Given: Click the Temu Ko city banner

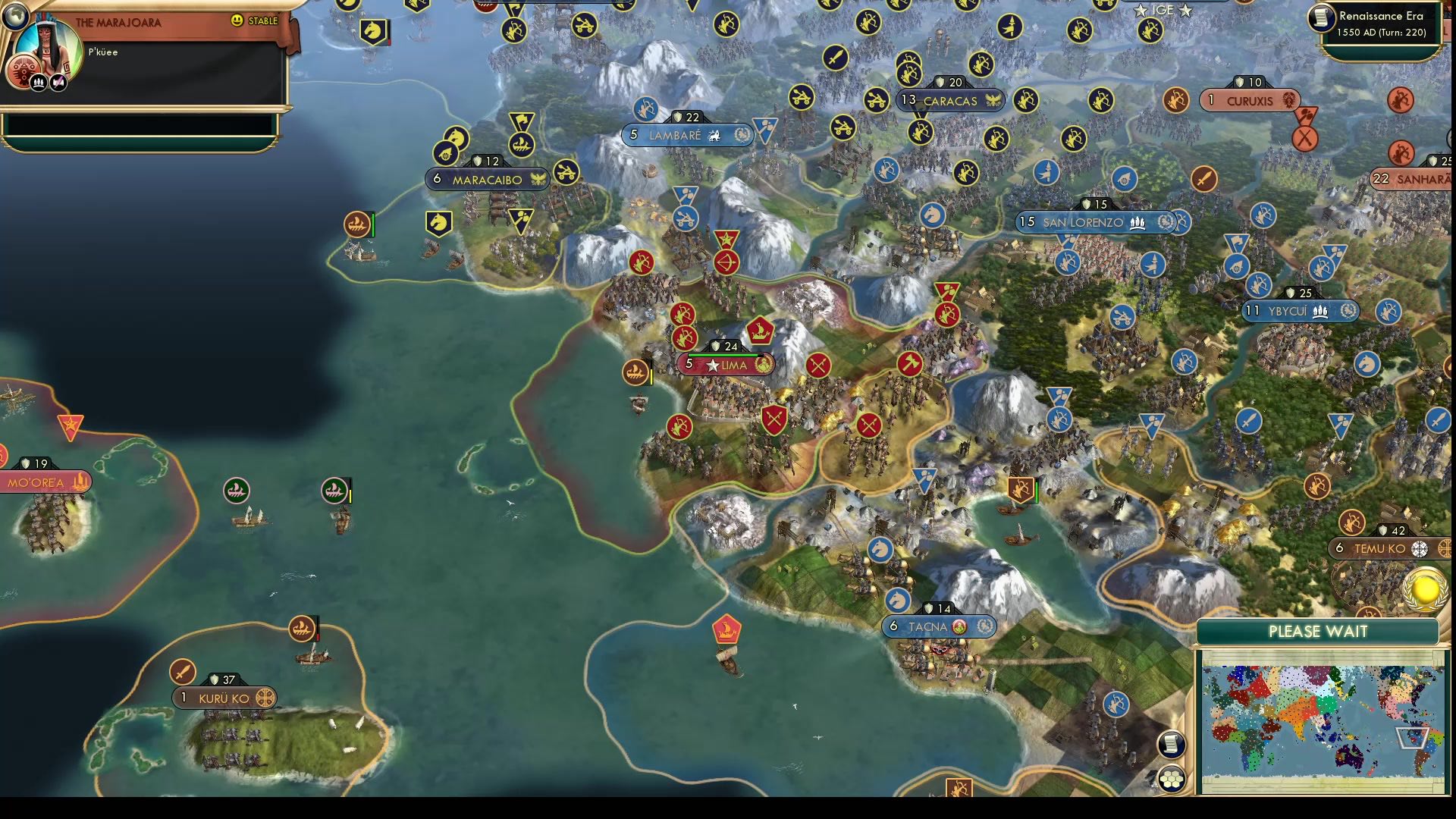Looking at the screenshot, I should 1379,548.
